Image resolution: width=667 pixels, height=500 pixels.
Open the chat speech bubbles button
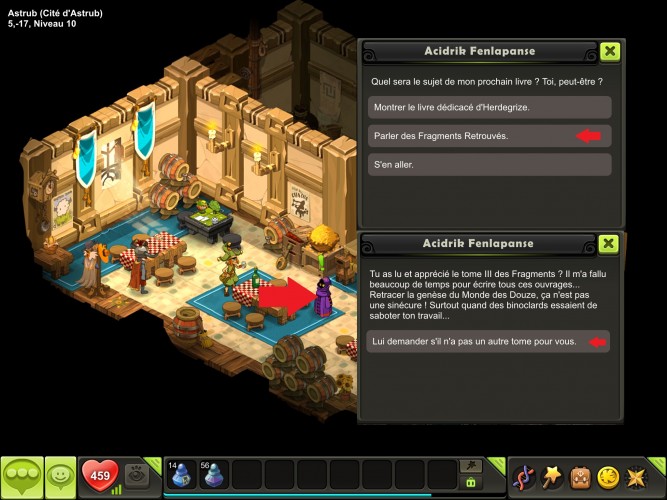click(x=21, y=477)
